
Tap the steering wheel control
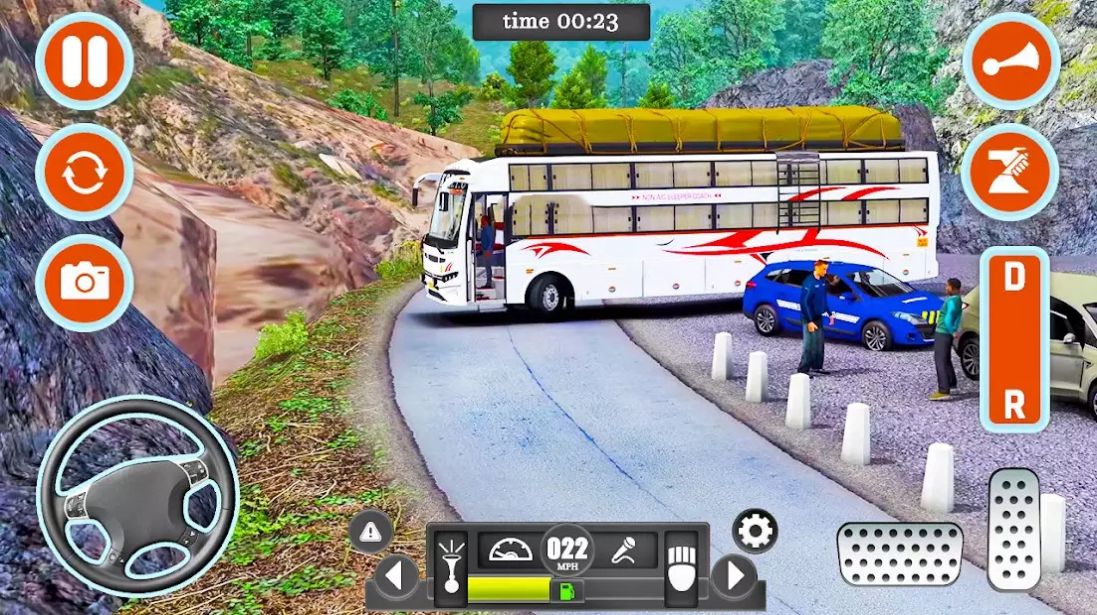point(137,495)
